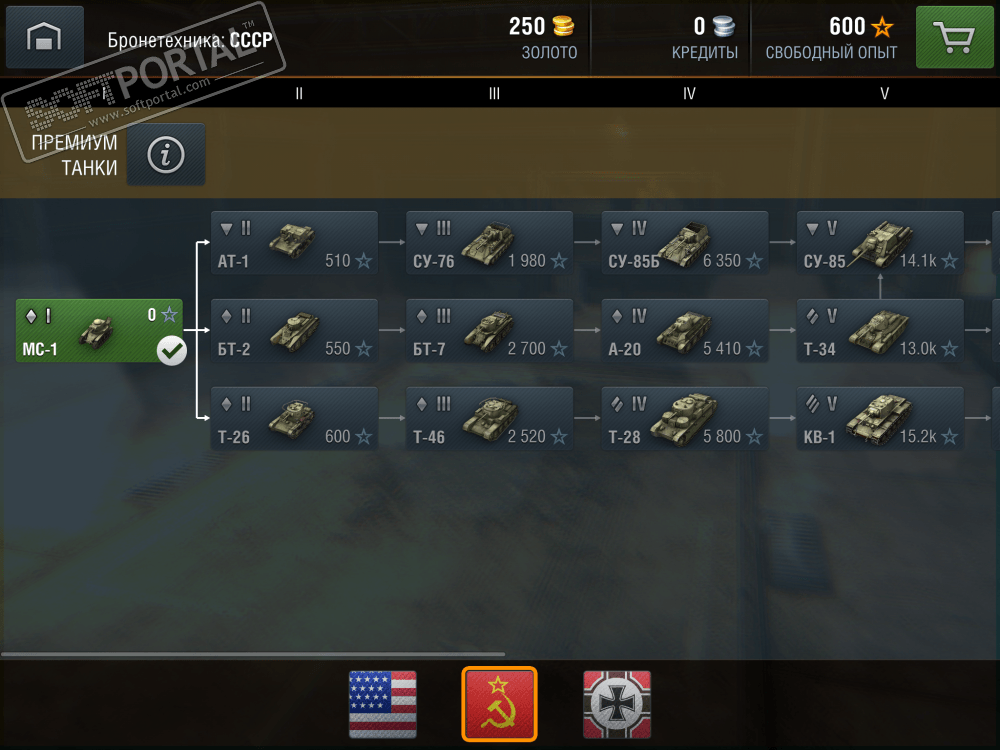
Task: Switch to the USSR tech tree
Action: point(499,704)
